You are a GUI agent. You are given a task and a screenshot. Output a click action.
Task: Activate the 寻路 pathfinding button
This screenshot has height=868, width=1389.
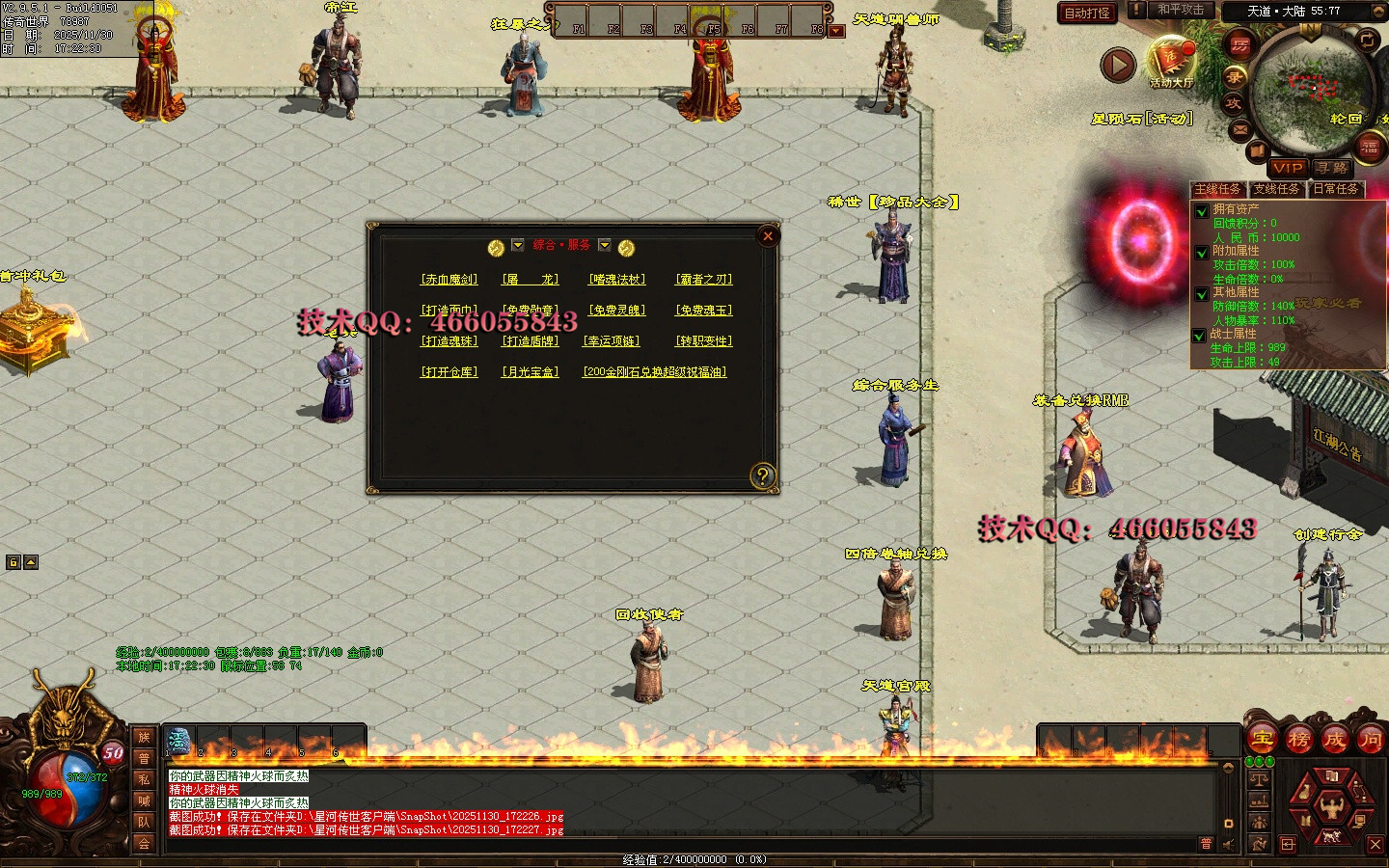1332,168
